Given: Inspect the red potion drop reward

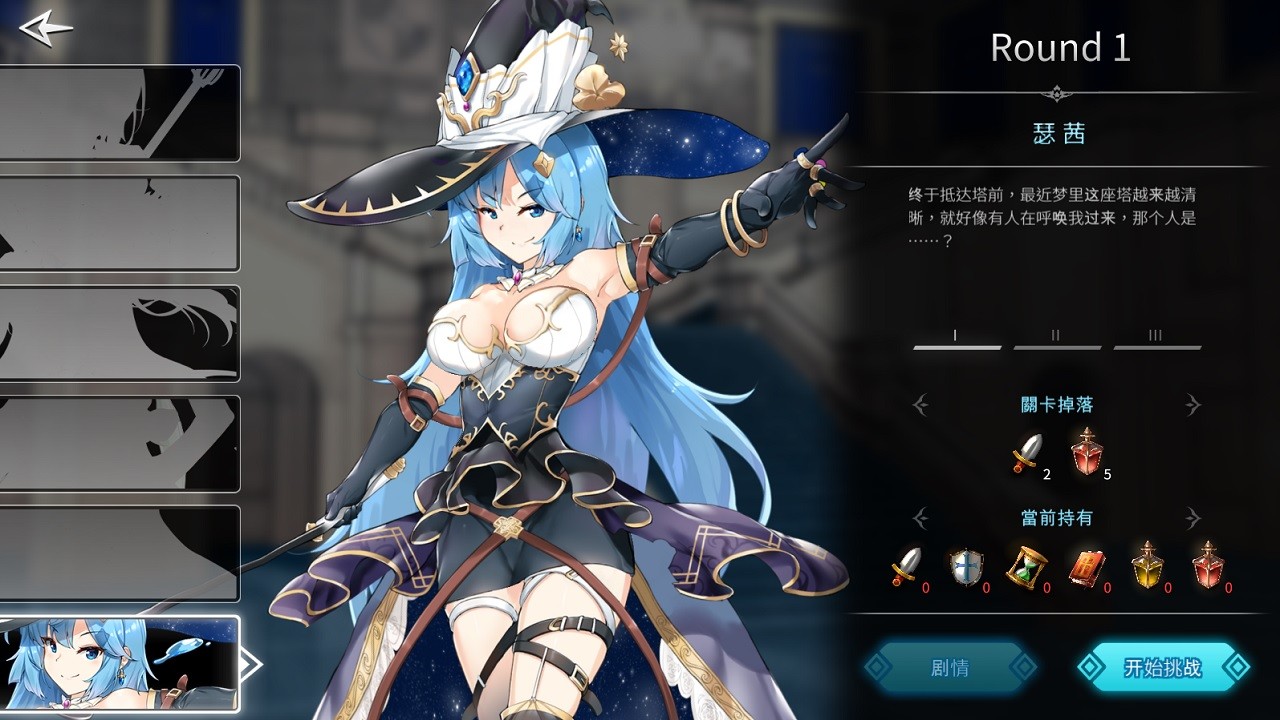Looking at the screenshot, I should (1086, 452).
